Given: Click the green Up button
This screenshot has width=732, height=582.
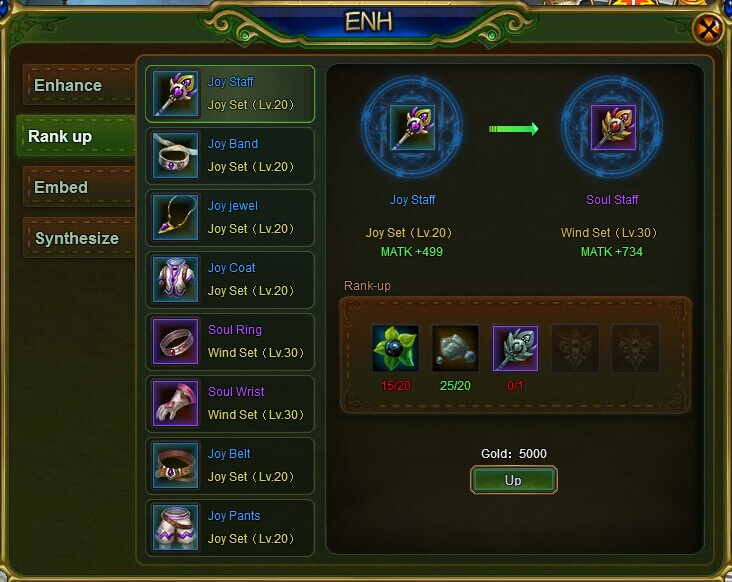Looking at the screenshot, I should pyautogui.click(x=513, y=481).
